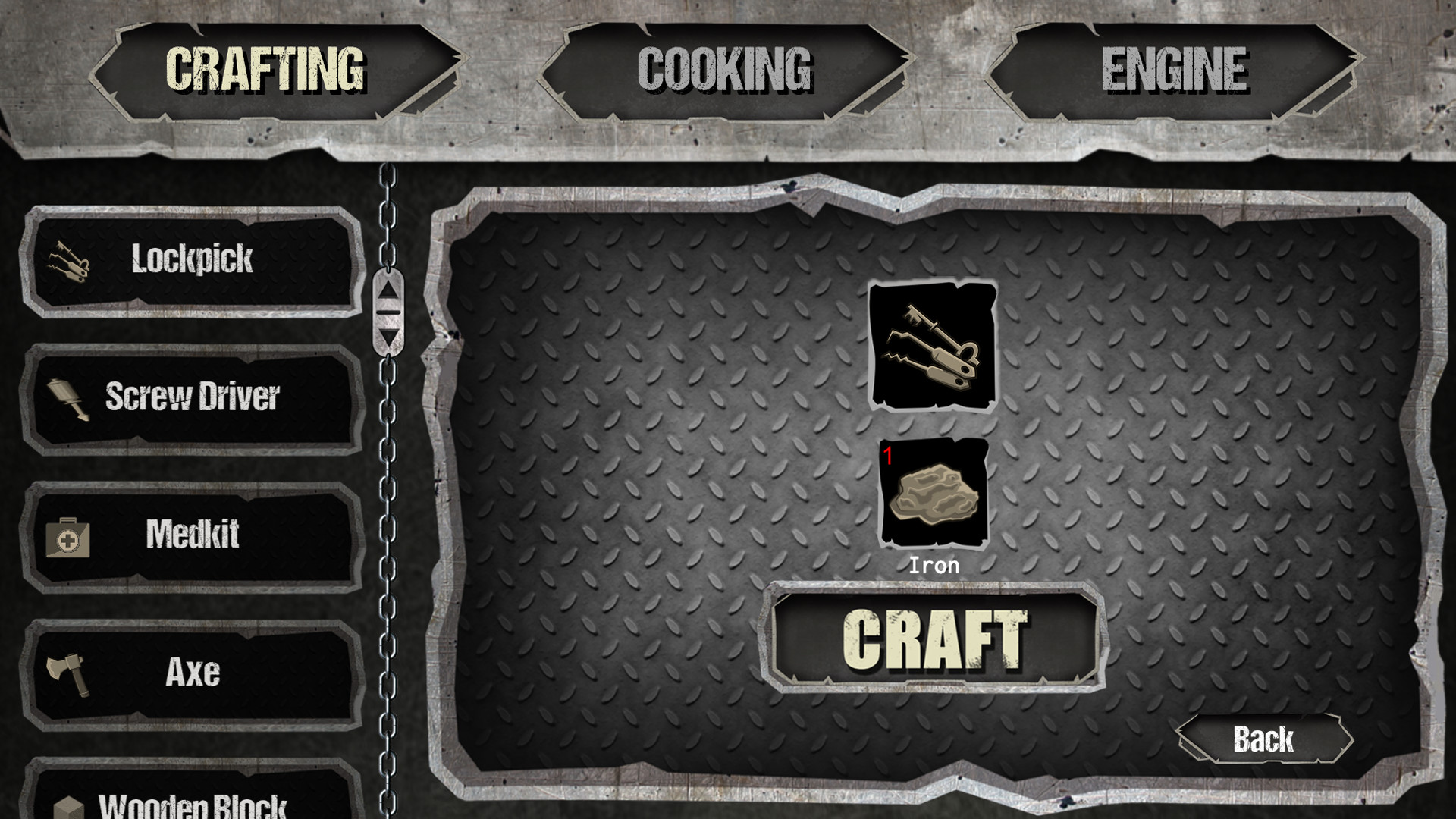This screenshot has height=819, width=1456.
Task: Click the chain scrollbar handle
Action: coord(389,313)
